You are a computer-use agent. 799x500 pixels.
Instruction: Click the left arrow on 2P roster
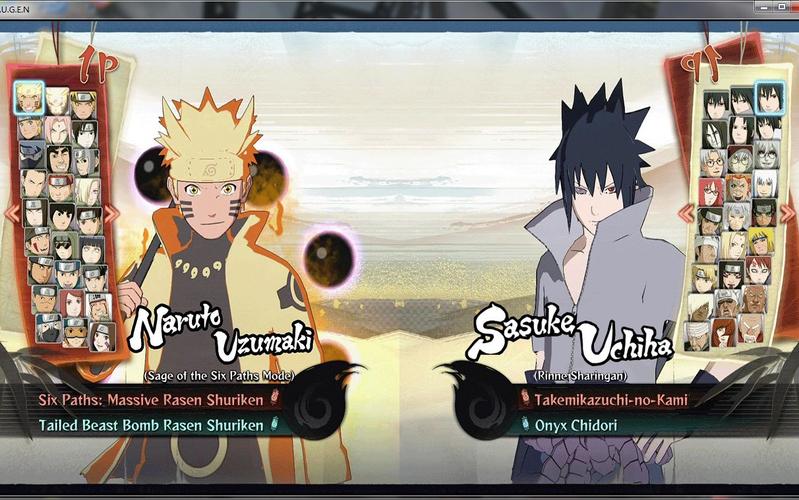coord(686,213)
